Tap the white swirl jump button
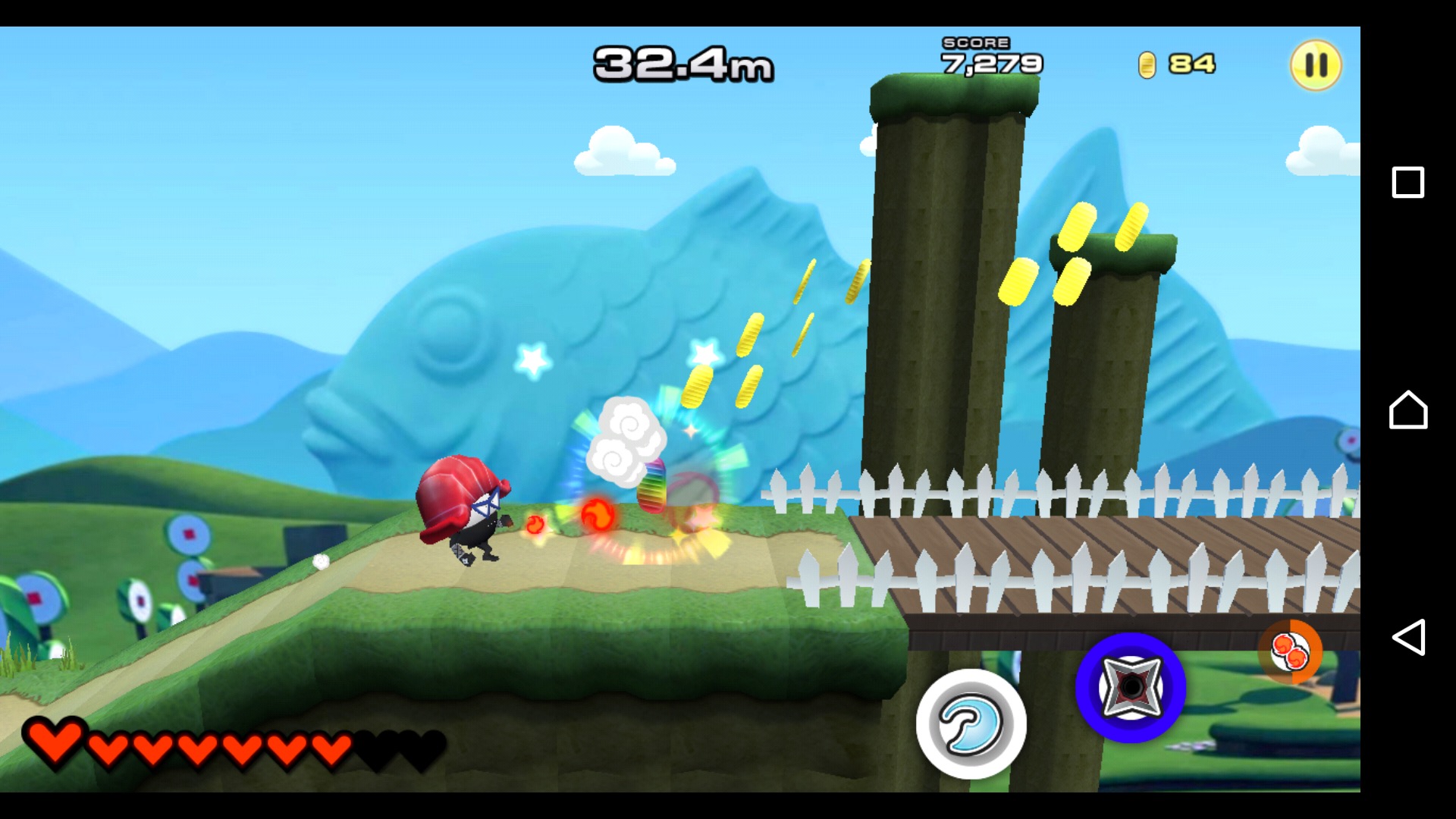 pyautogui.click(x=971, y=723)
